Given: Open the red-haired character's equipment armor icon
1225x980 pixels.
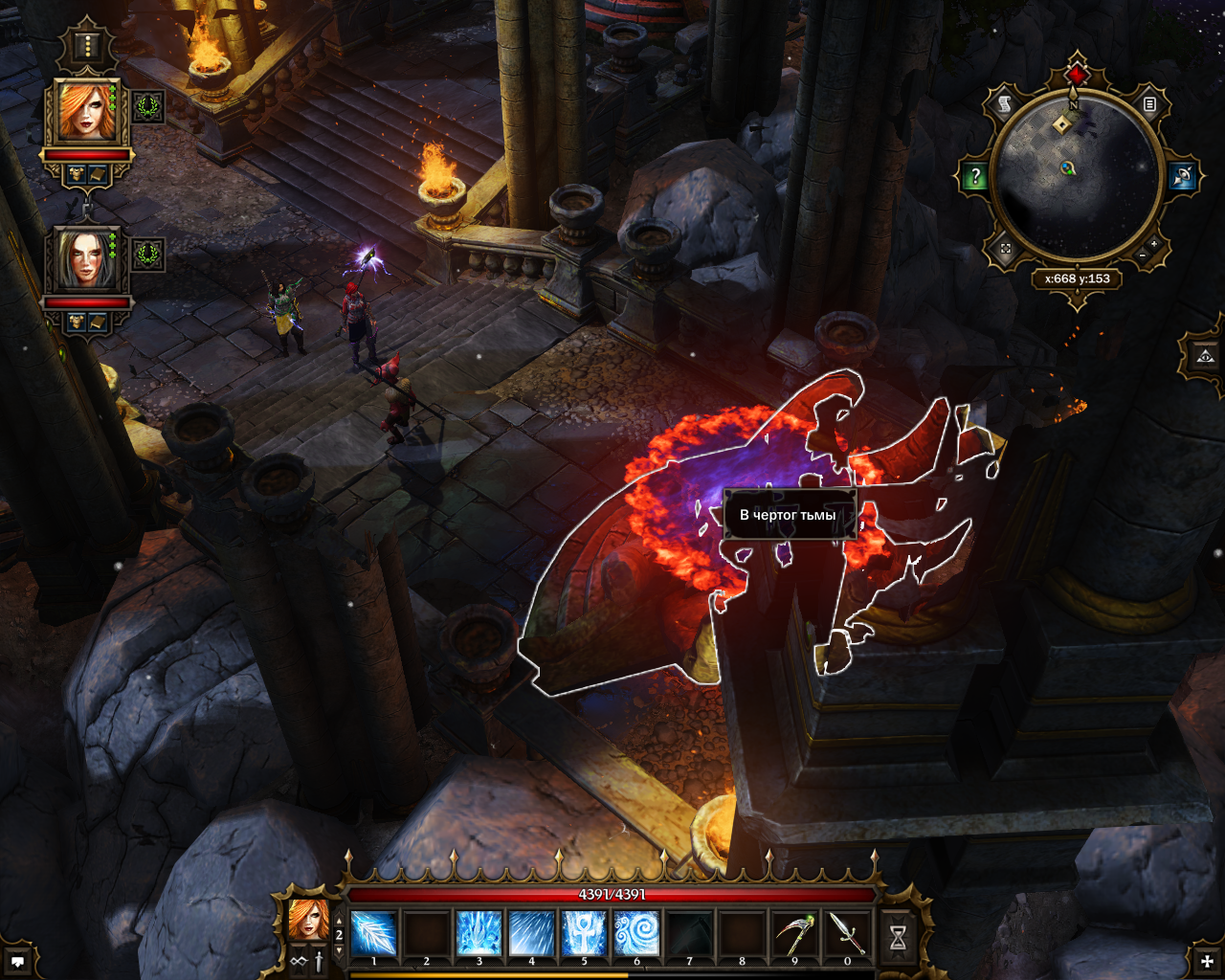Looking at the screenshot, I should [x=77, y=174].
